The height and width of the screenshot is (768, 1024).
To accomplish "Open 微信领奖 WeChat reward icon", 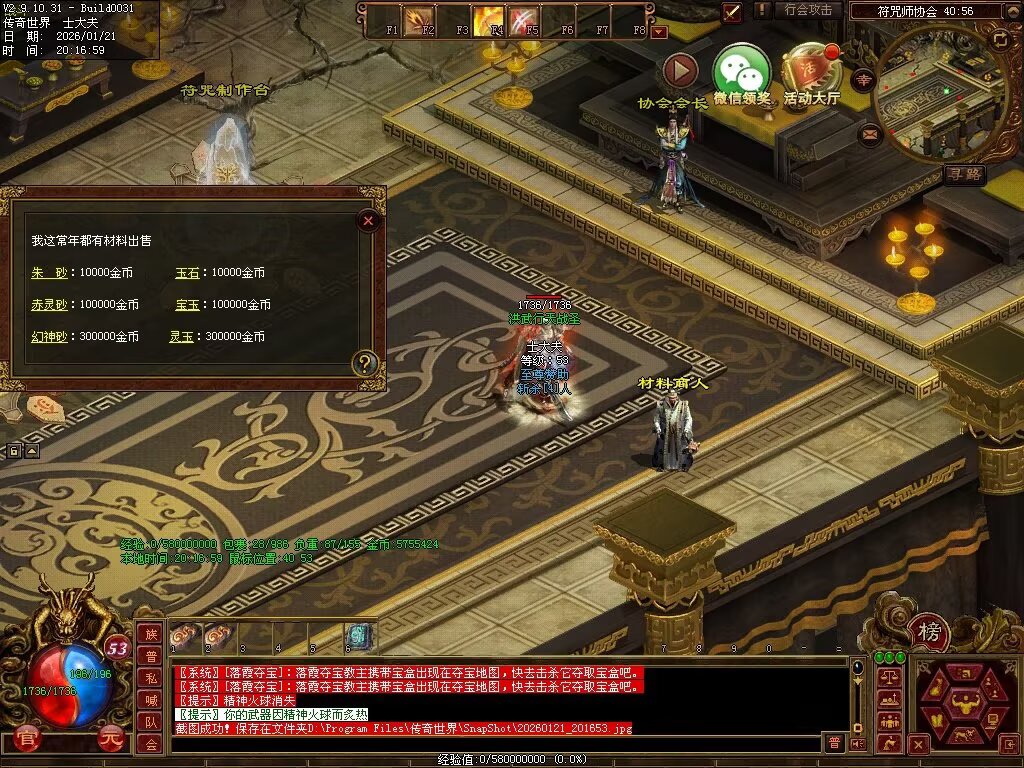I will point(741,70).
